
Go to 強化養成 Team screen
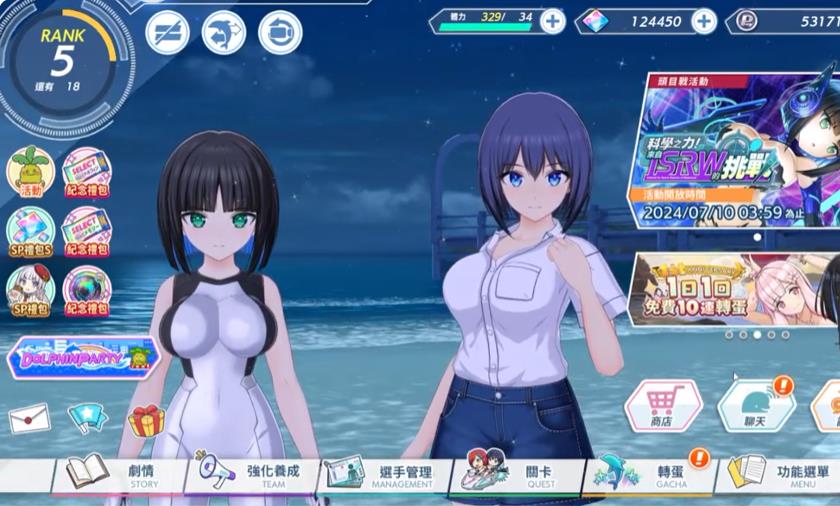point(250,472)
